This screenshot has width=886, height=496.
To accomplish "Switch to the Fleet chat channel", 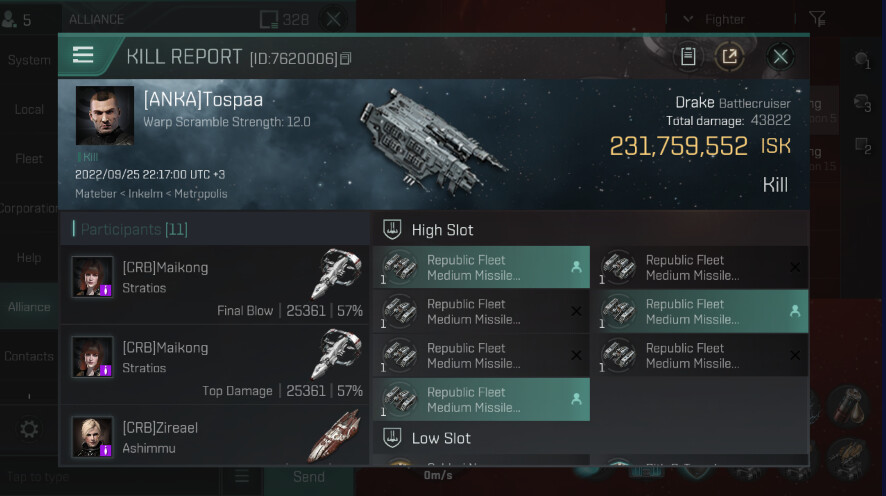I will (x=29, y=159).
